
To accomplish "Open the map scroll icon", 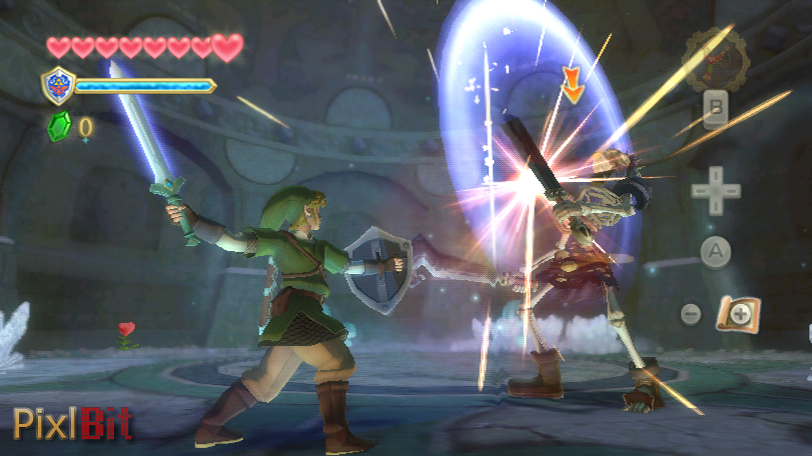I will [x=738, y=314].
